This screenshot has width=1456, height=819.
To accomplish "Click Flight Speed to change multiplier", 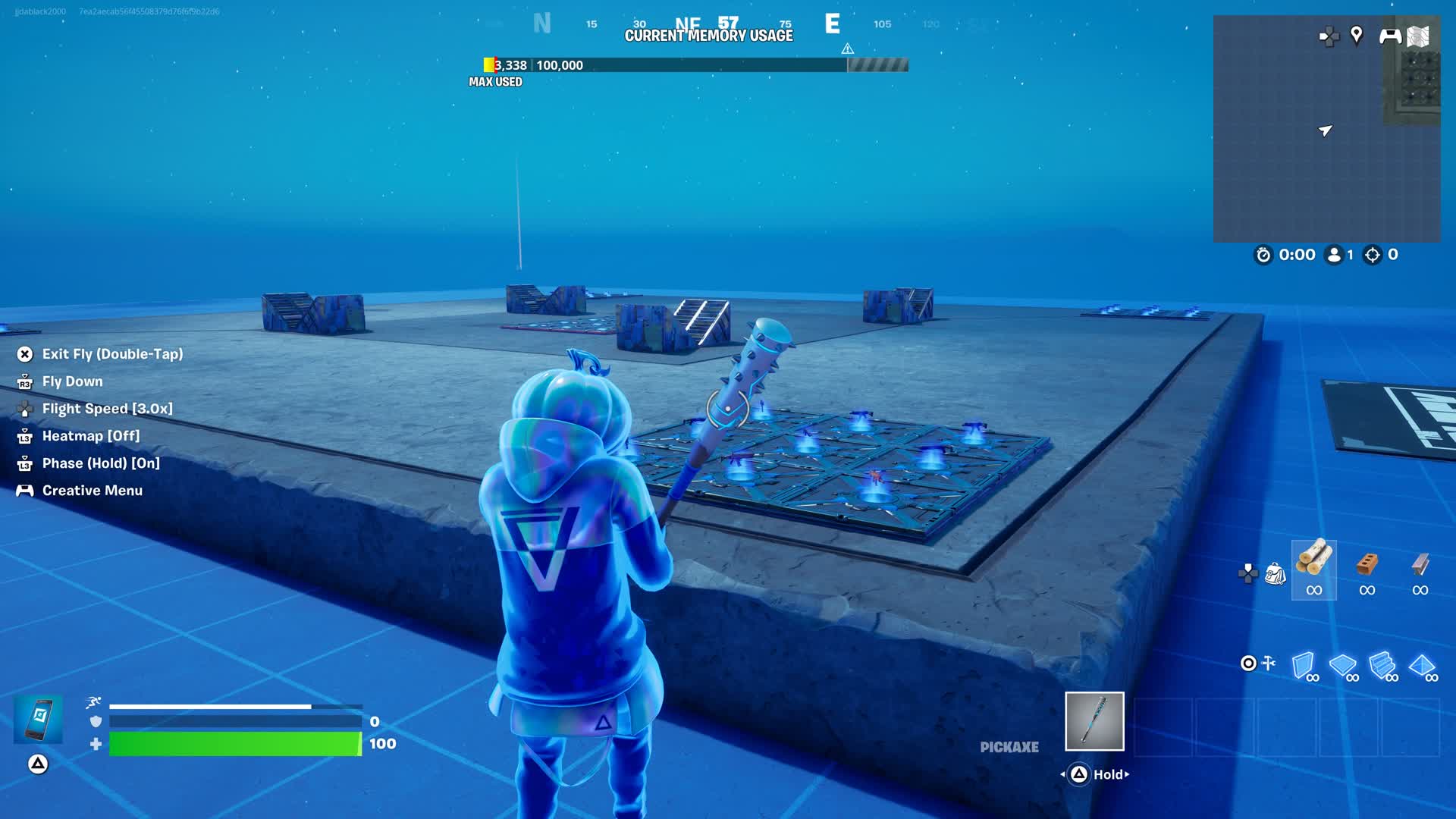I will (107, 408).
